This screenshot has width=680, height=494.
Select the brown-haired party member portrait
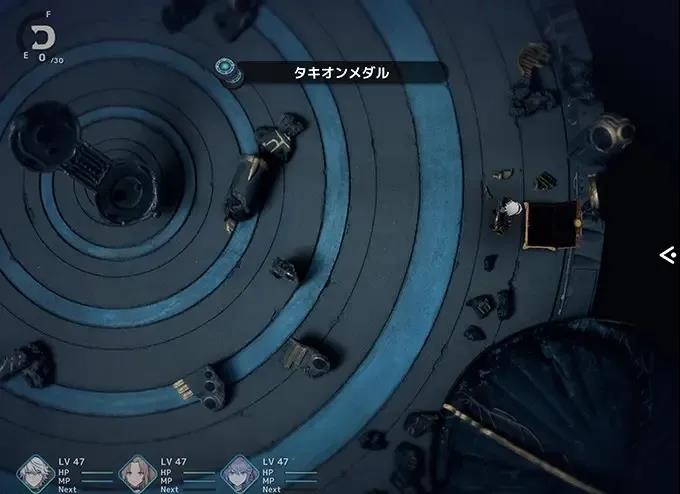click(137, 473)
